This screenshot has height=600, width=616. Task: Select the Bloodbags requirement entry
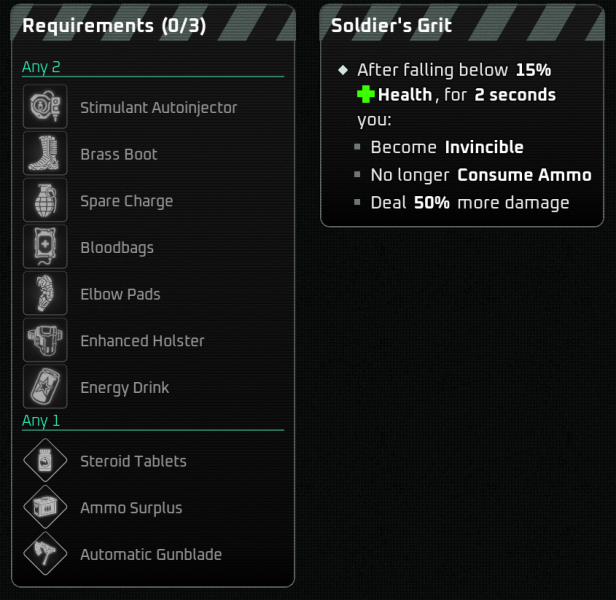116,248
